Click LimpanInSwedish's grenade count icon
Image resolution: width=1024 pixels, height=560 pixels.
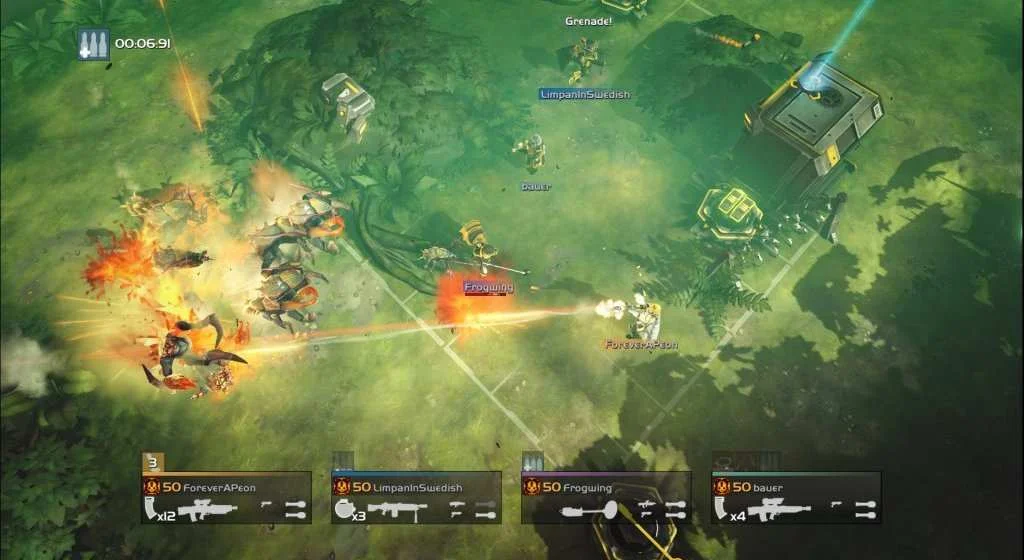(346, 510)
